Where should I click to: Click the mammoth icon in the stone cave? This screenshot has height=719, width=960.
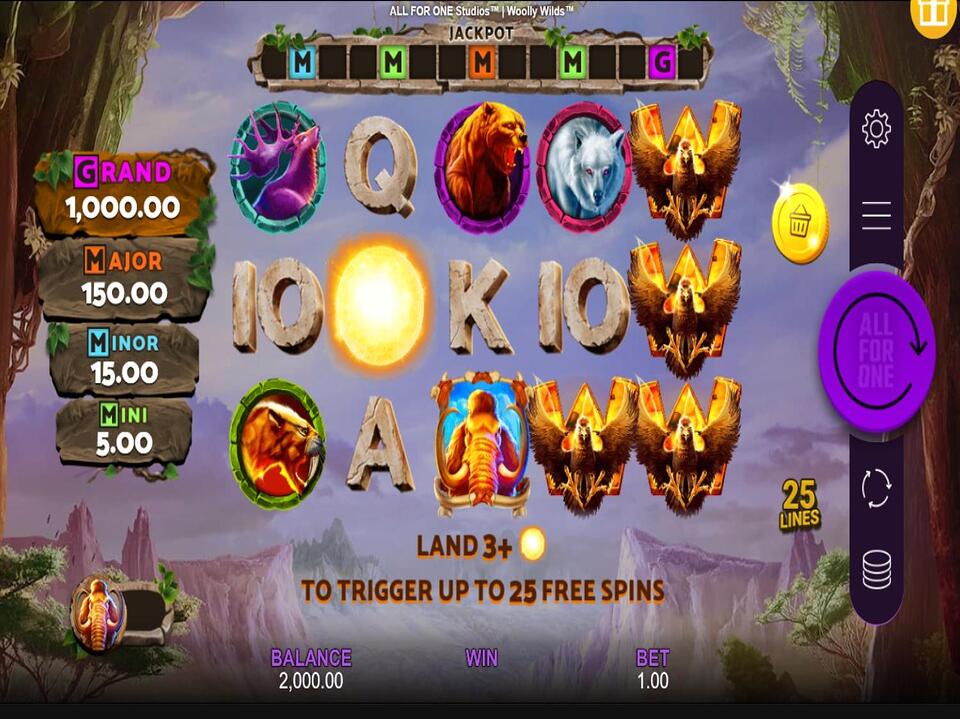pos(98,614)
